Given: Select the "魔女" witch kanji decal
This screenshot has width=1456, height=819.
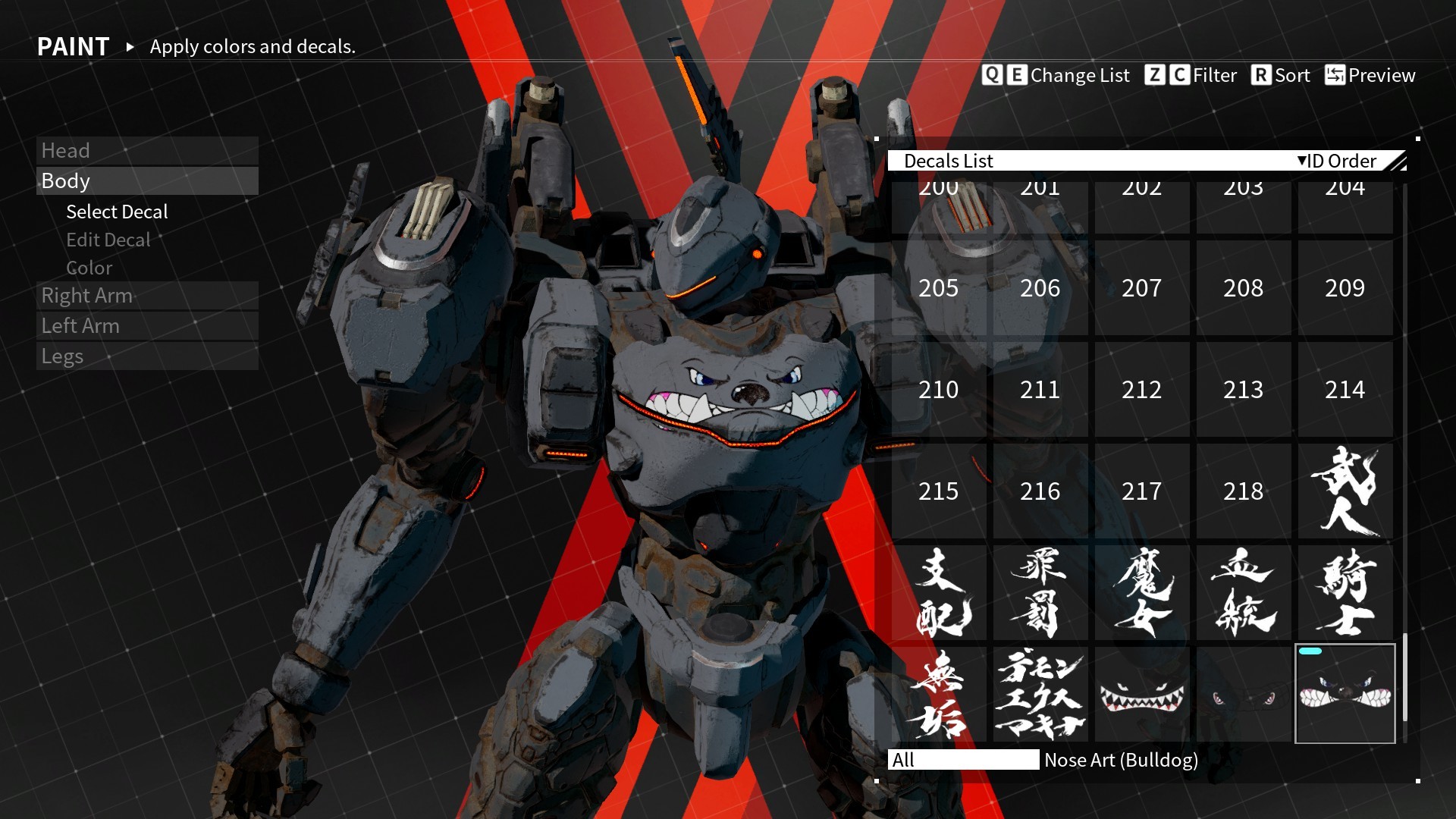Looking at the screenshot, I should [1142, 592].
